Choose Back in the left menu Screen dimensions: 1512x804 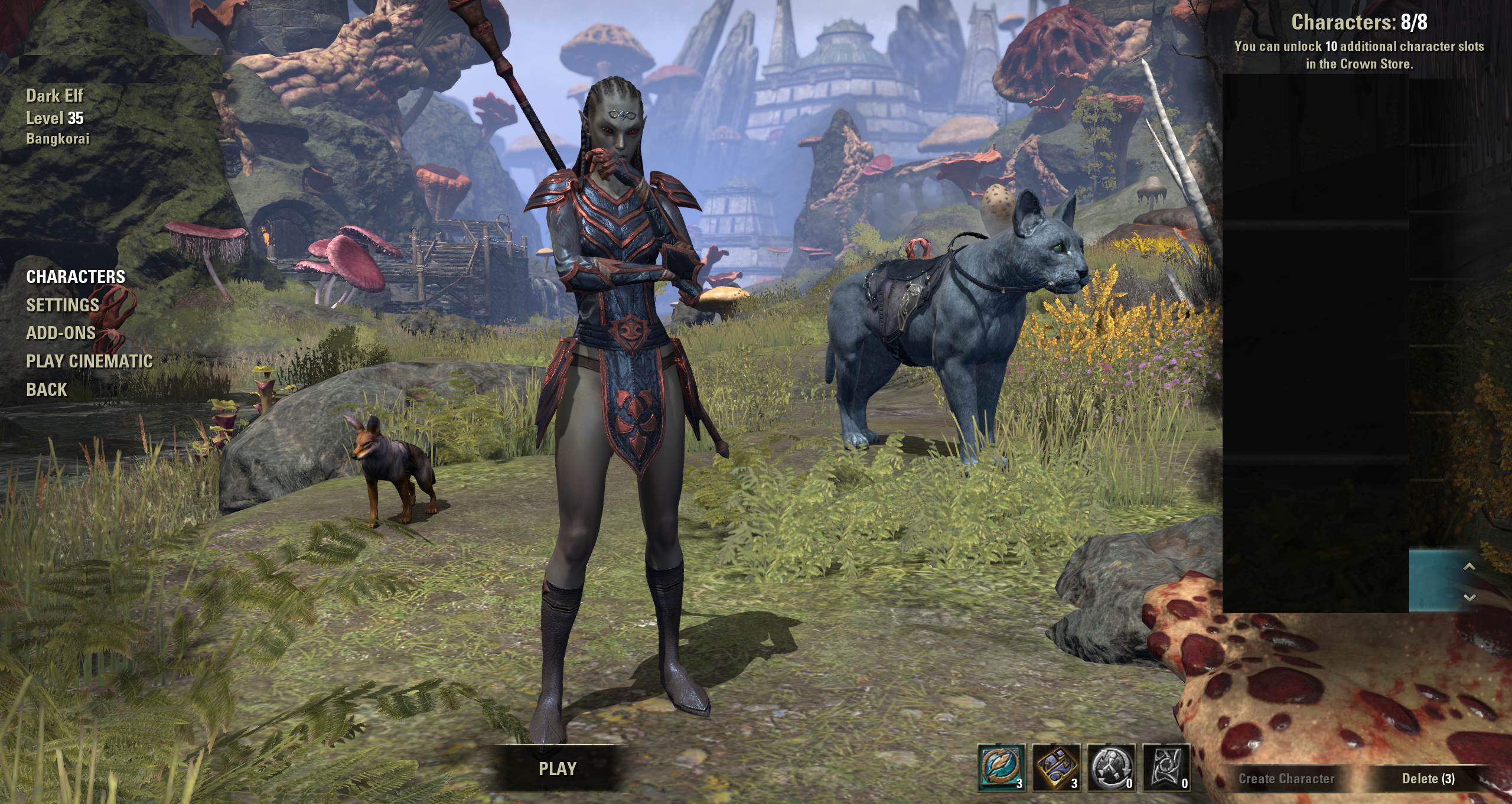coord(47,389)
